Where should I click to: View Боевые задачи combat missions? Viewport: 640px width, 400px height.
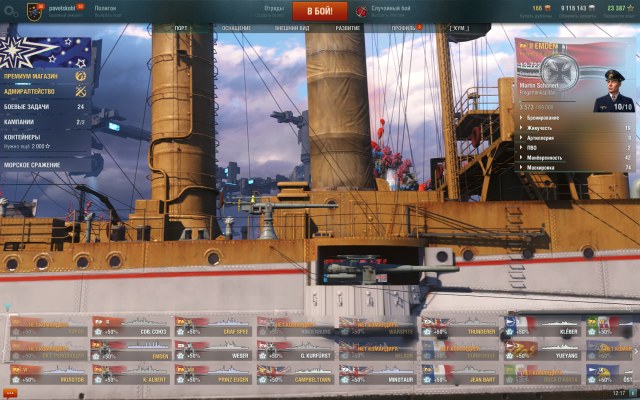point(44,106)
